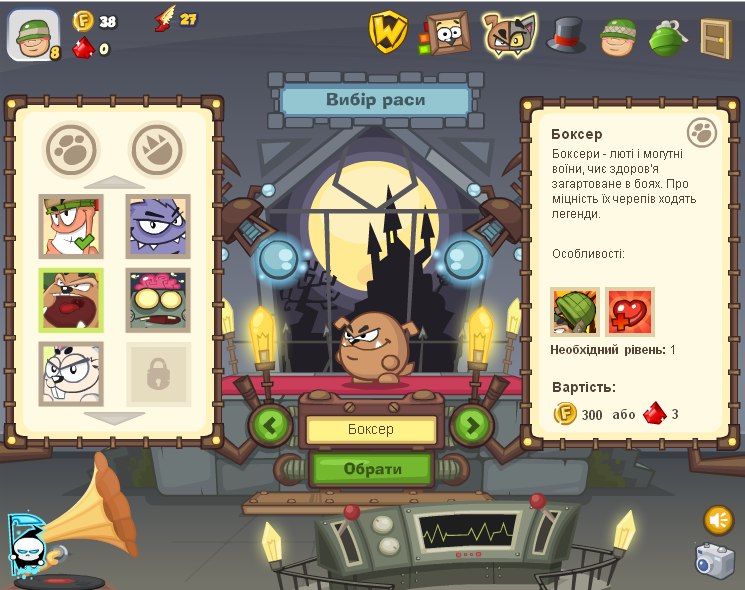Open the top hat shop icon

566,35
